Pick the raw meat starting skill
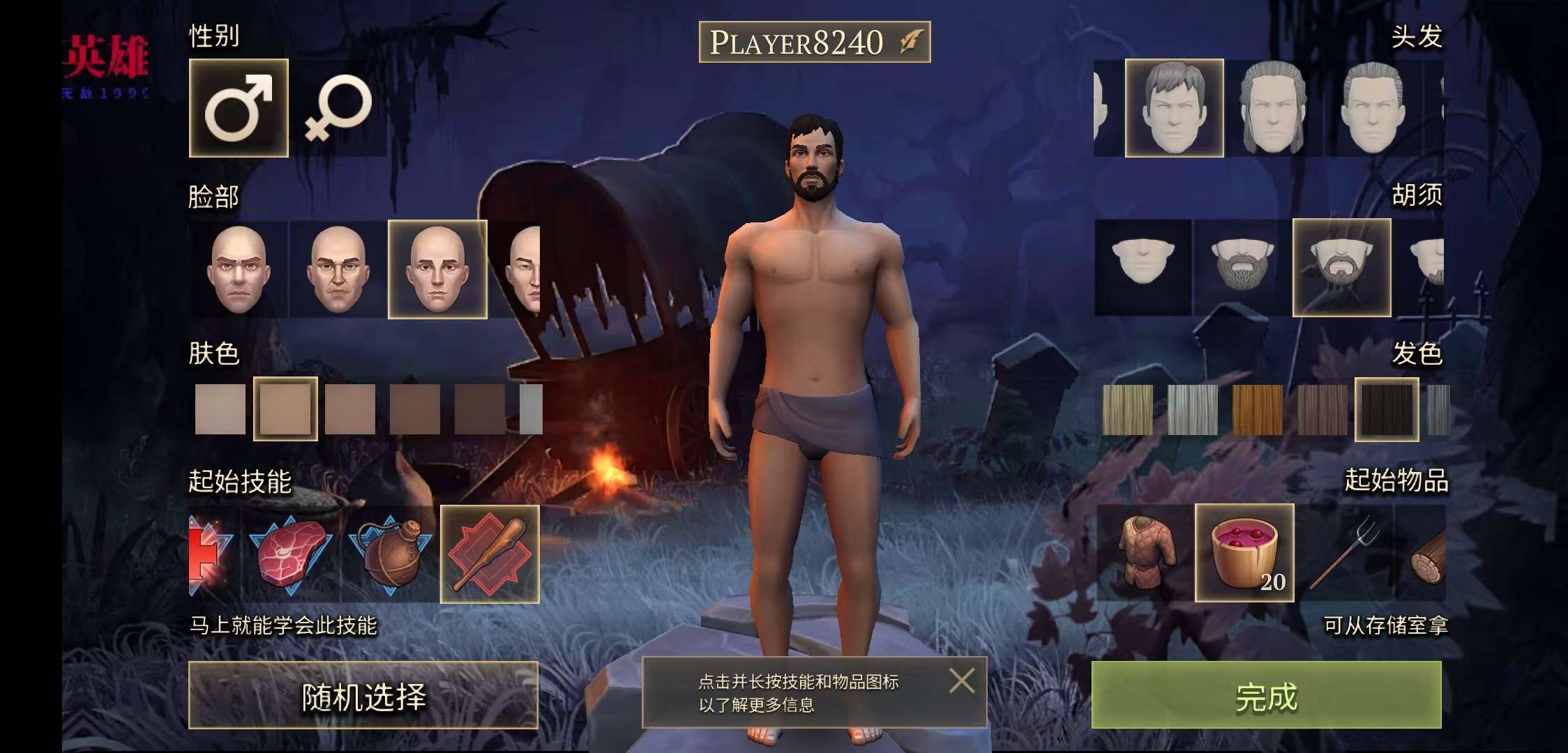The width and height of the screenshot is (1568, 753). pyautogui.click(x=292, y=554)
